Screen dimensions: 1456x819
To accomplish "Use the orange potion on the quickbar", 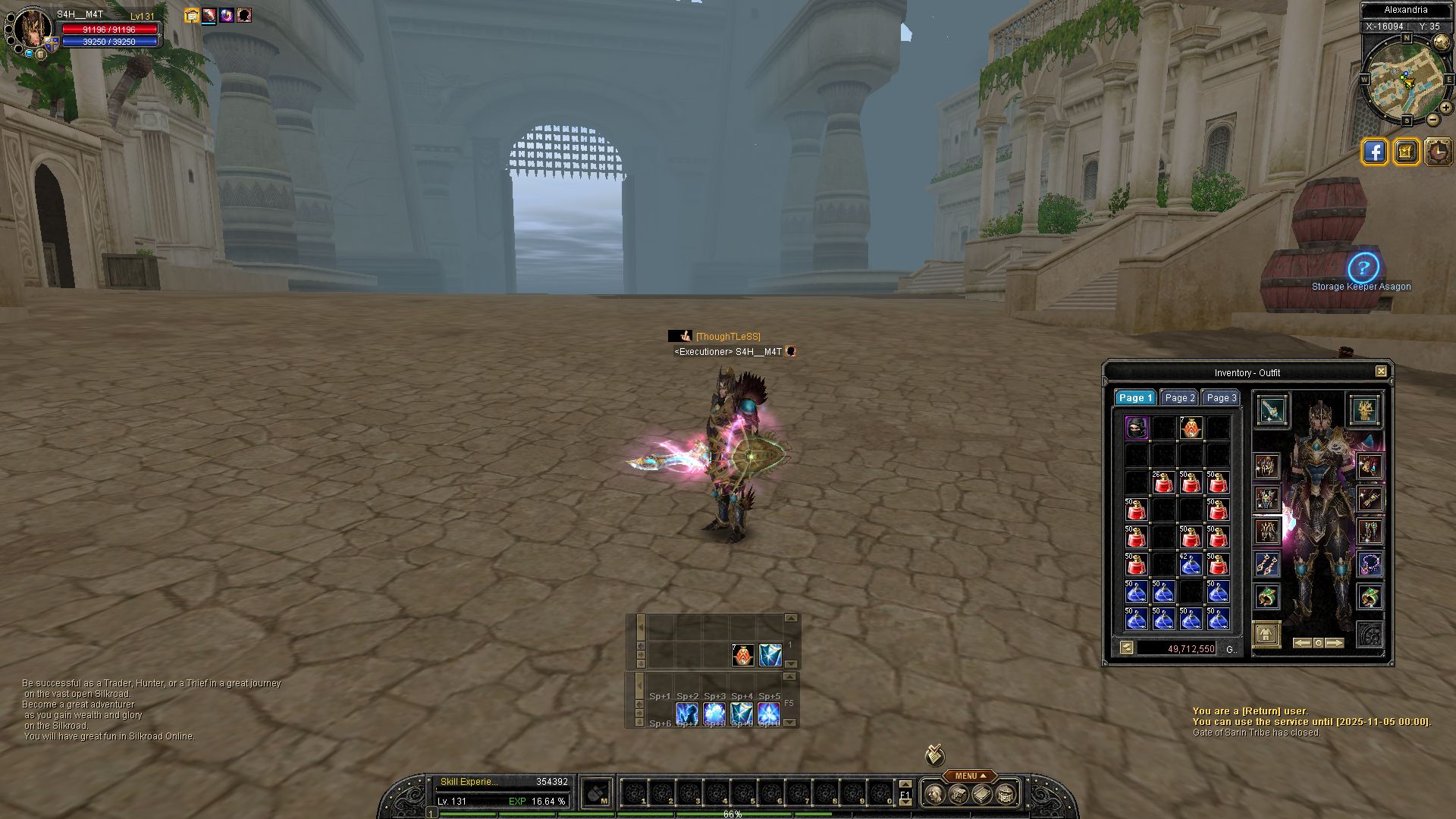I will (x=742, y=655).
